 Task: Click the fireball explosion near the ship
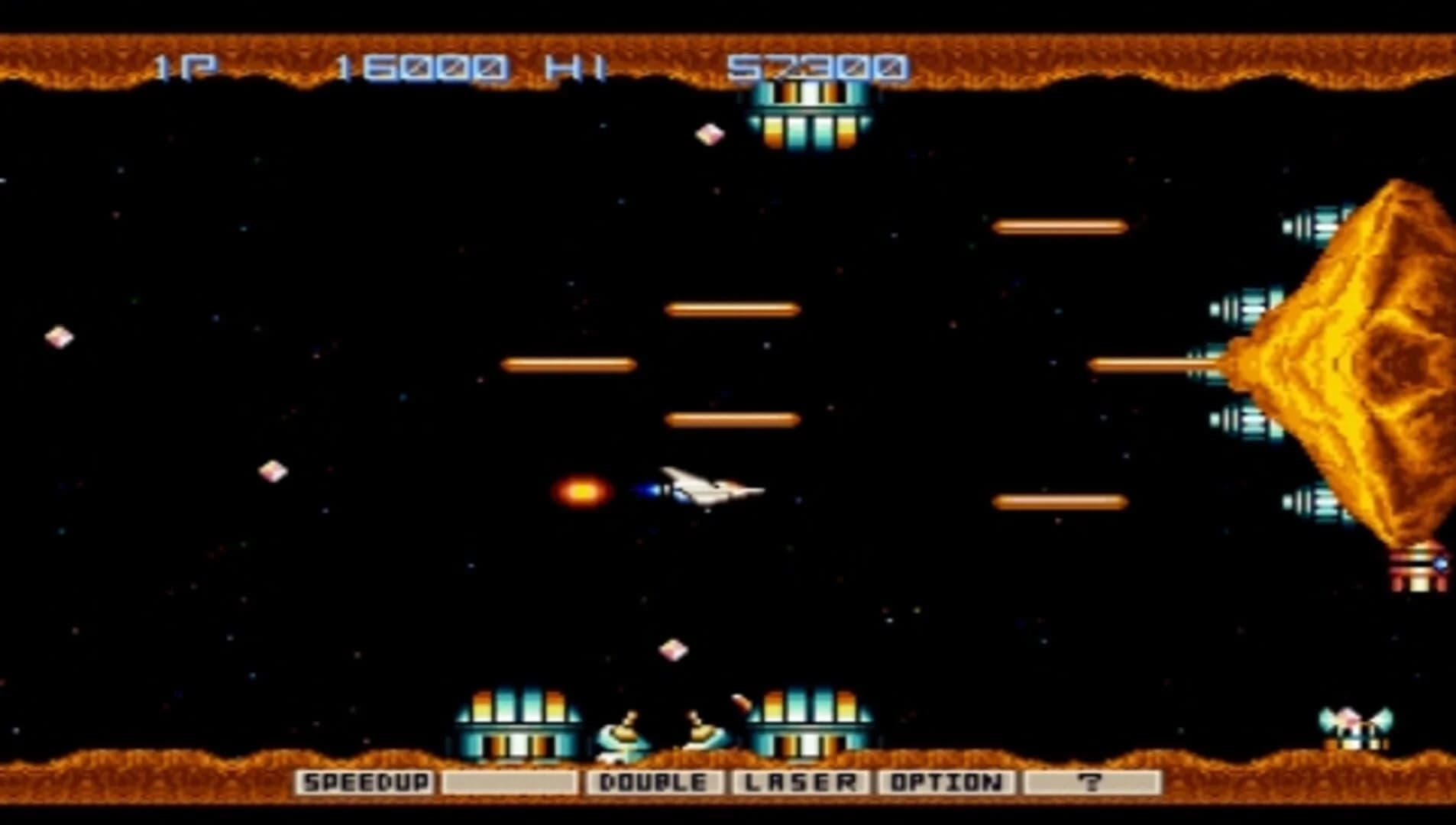(x=582, y=493)
